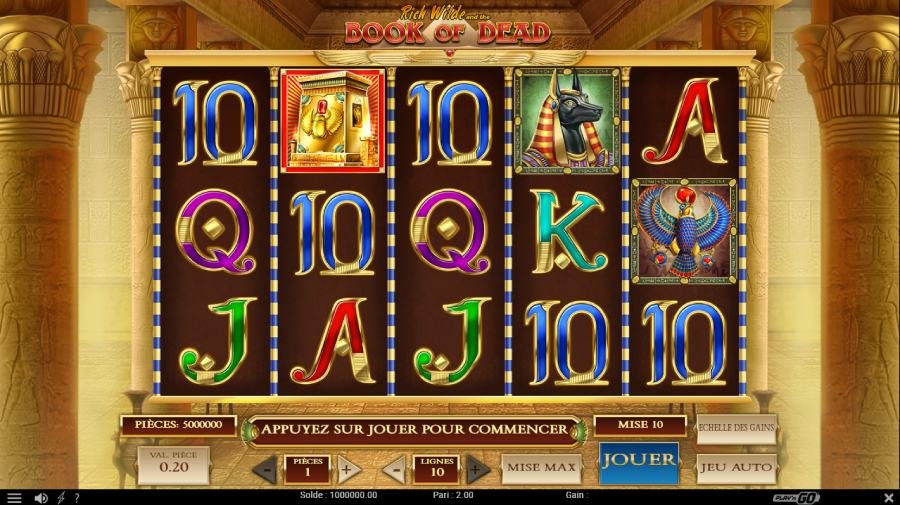Increase the PIÈCES coin count
The height and width of the screenshot is (505, 900).
click(x=348, y=468)
